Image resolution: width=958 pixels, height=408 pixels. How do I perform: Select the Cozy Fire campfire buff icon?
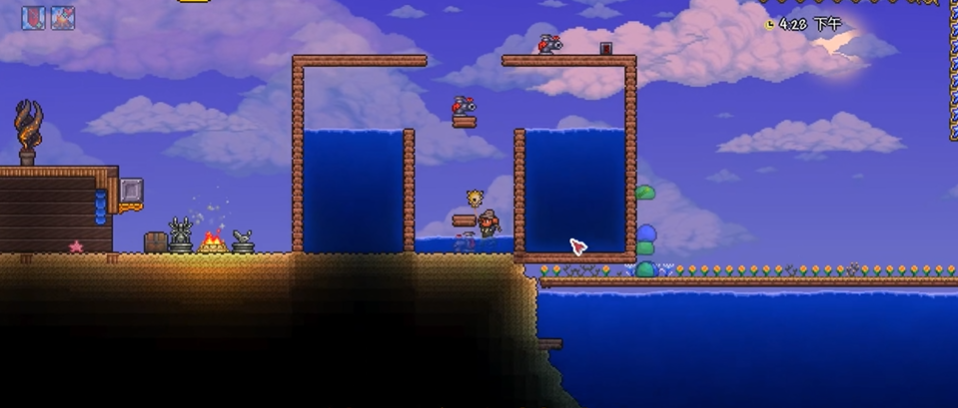(x=63, y=18)
